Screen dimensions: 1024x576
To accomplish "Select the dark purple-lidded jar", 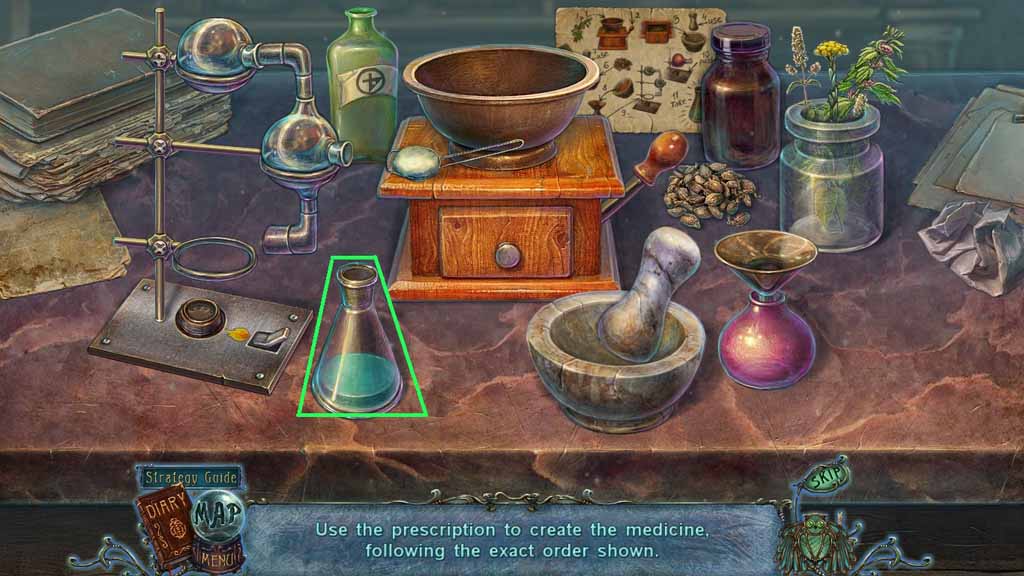I will [740, 100].
